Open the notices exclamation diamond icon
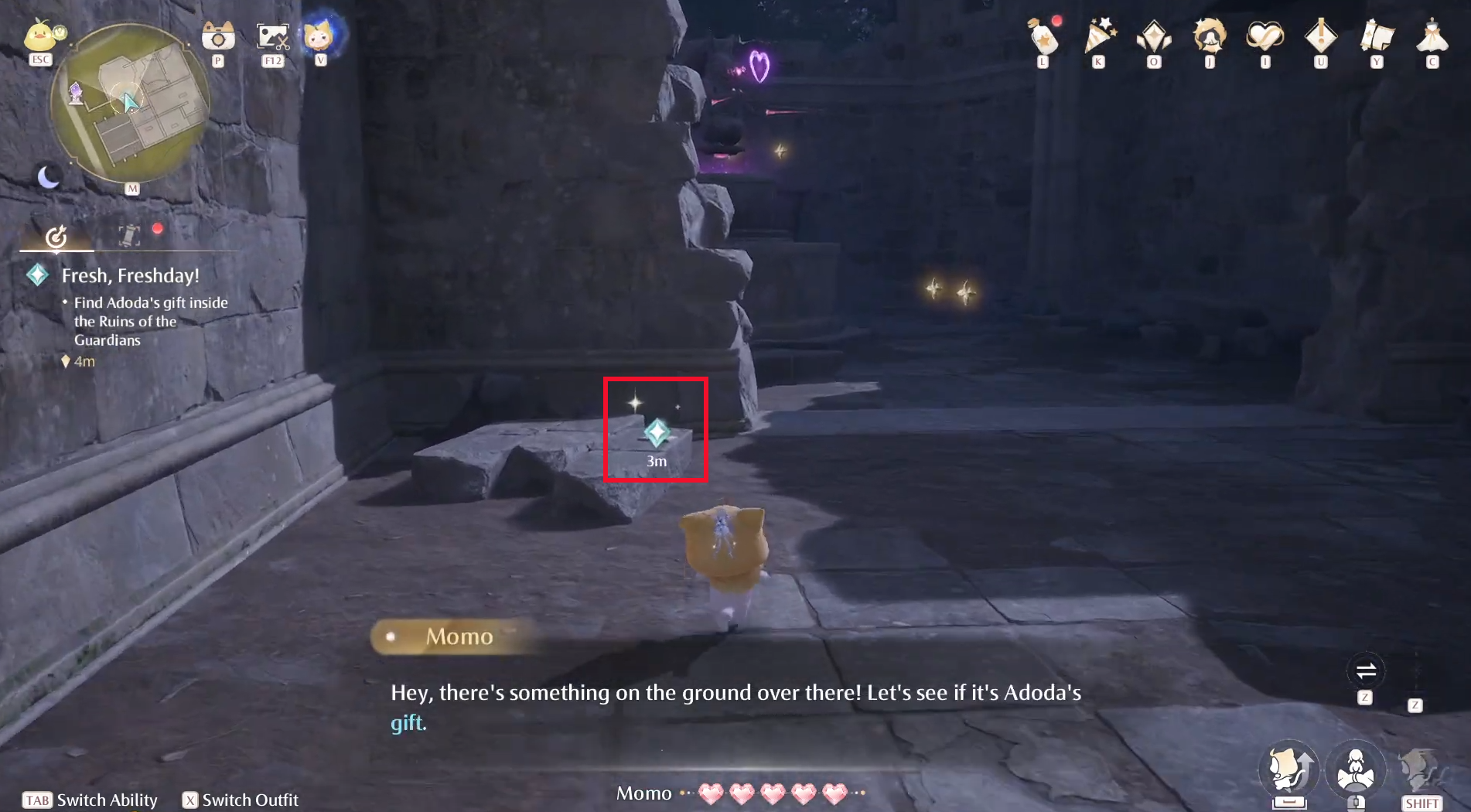Image resolution: width=1471 pixels, height=812 pixels. tap(1319, 36)
